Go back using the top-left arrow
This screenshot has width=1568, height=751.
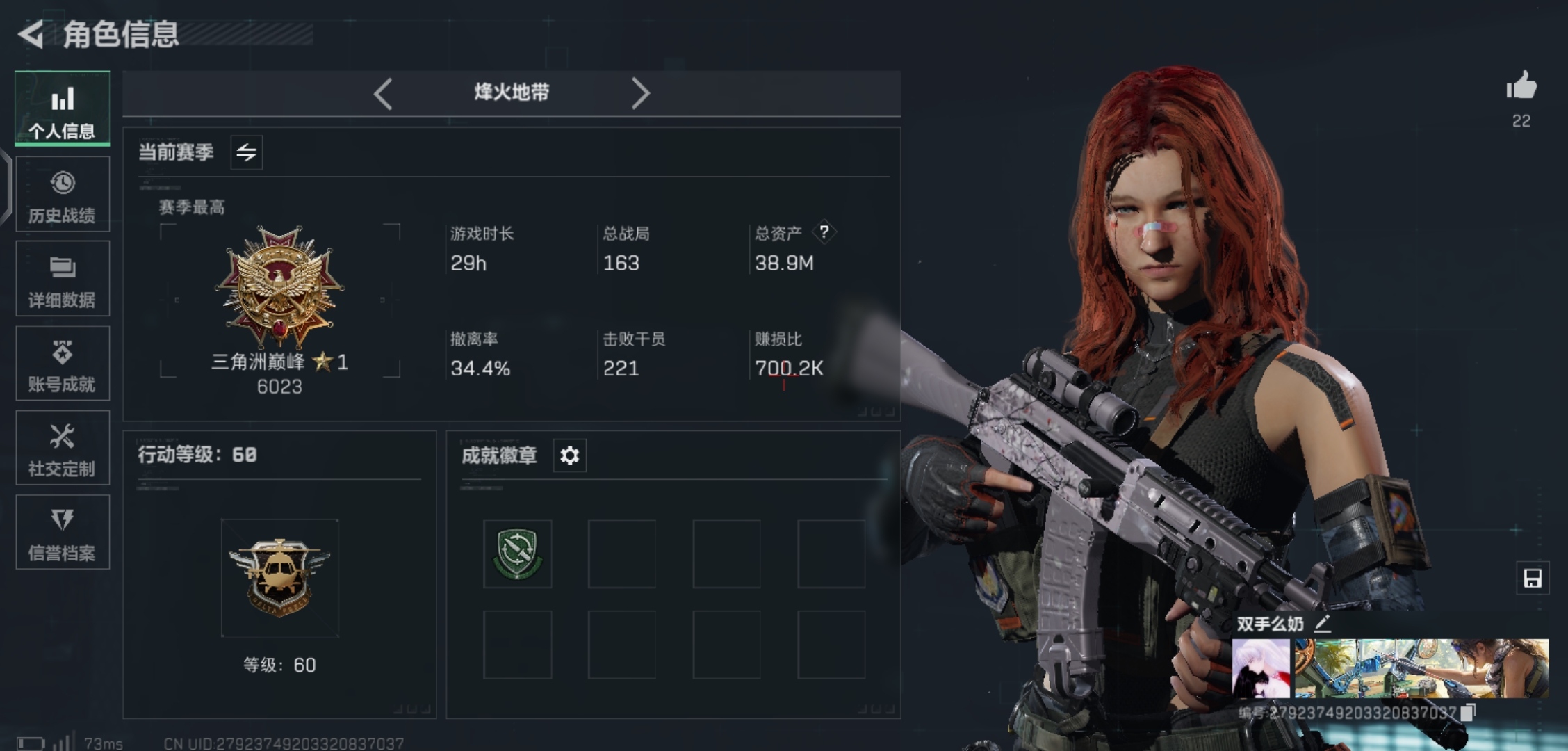tap(31, 34)
